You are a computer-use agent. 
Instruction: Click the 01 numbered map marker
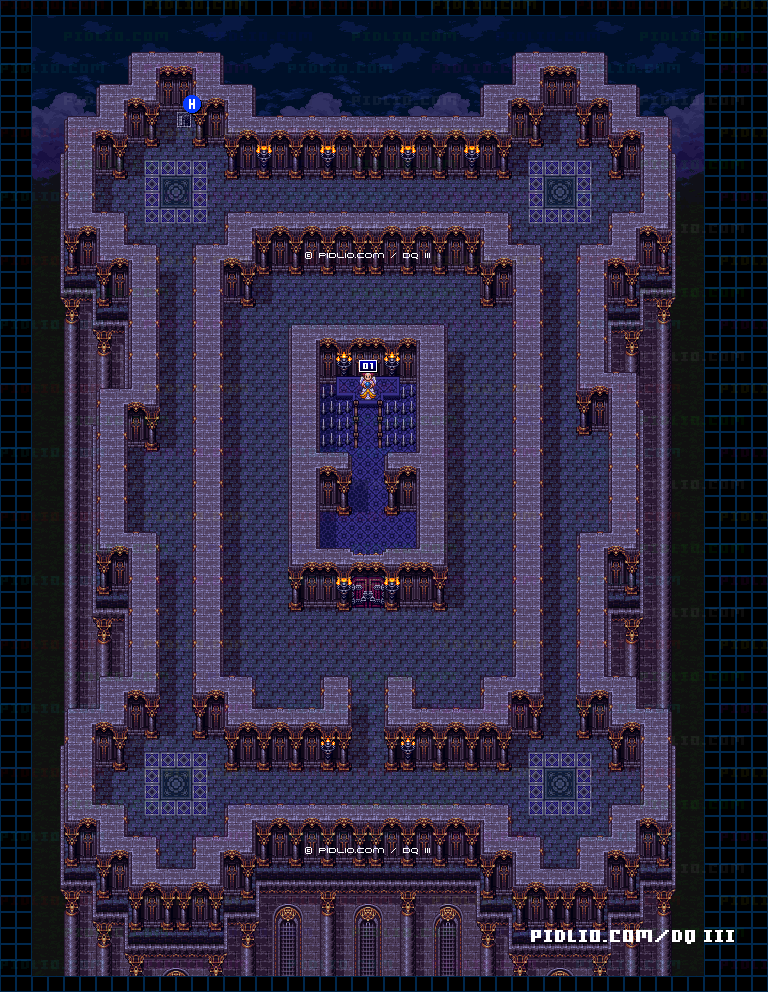pos(368,366)
